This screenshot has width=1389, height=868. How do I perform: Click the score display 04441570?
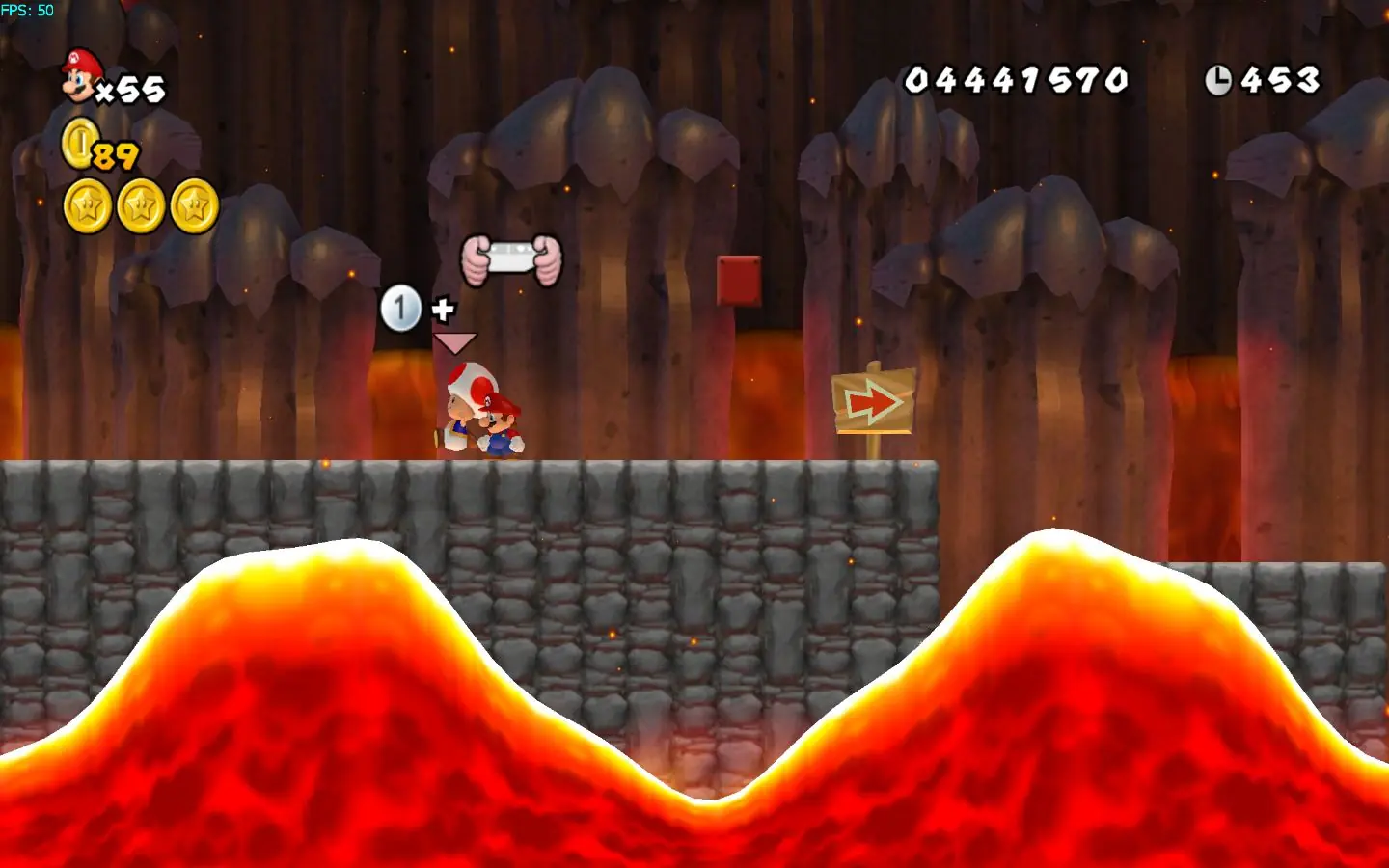tap(1015, 79)
